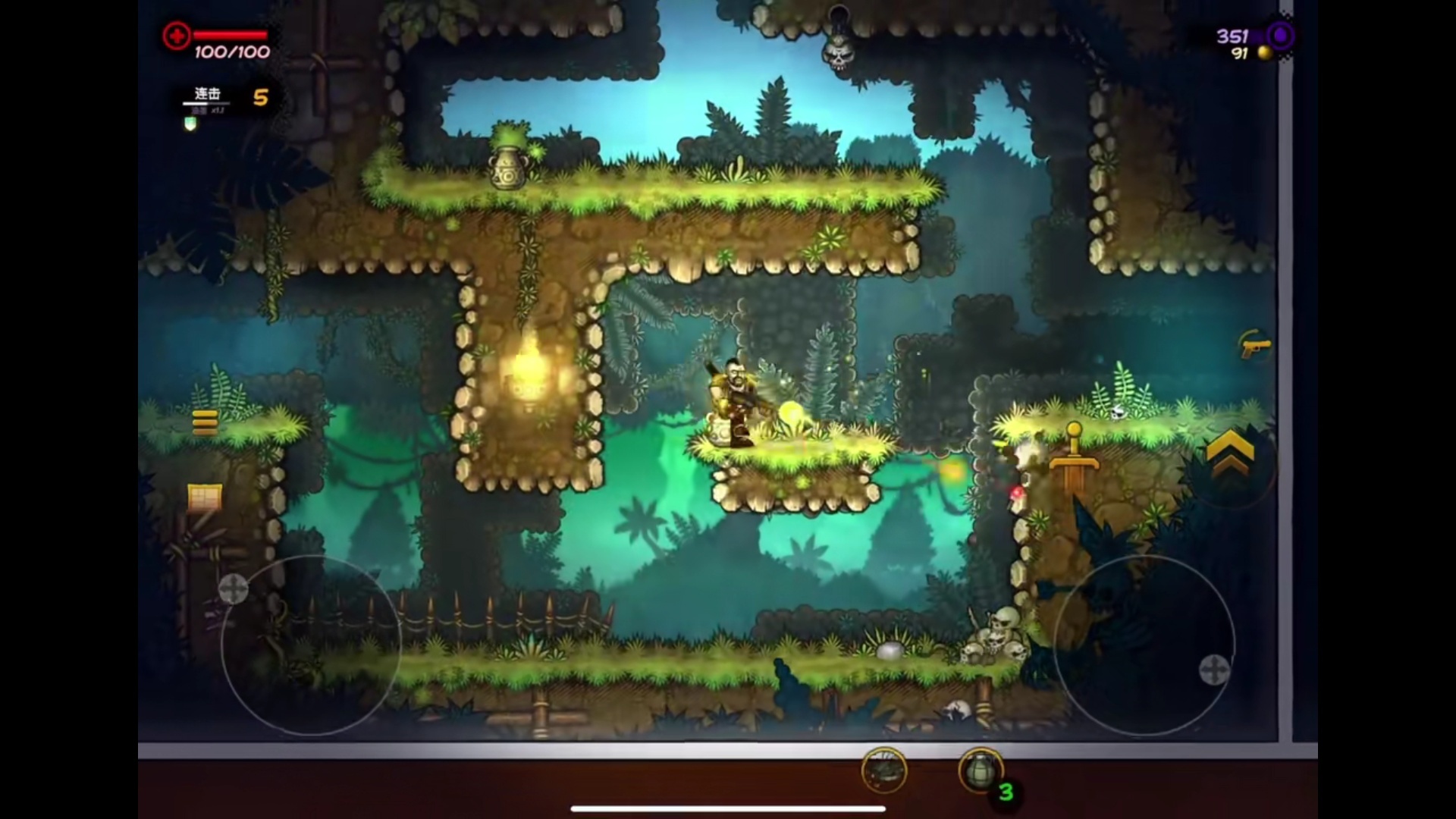Screen dimensions: 1456x819
Task: Switch weapon using the golden pistol icon
Action: 1255,347
